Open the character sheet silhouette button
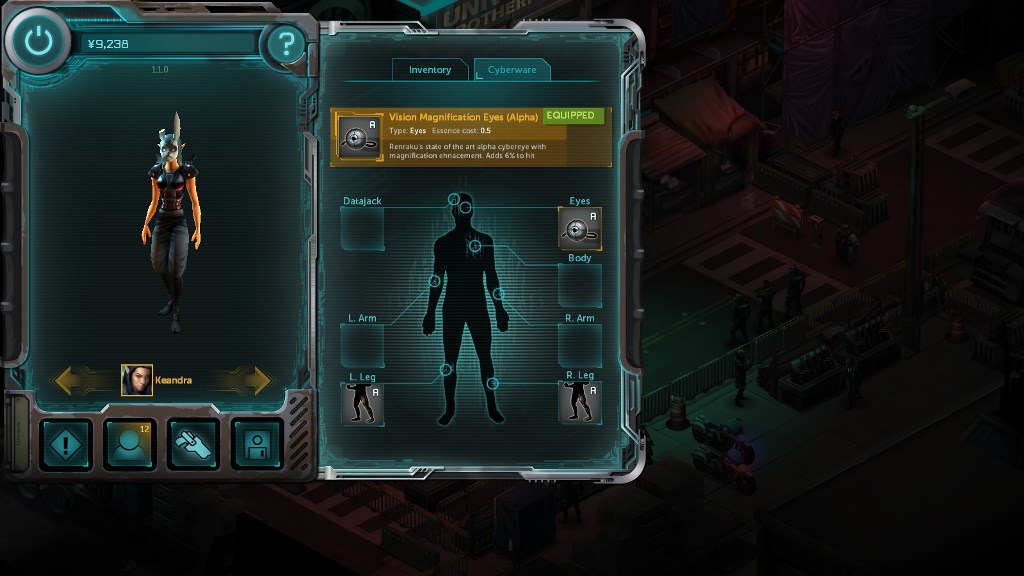Viewport: 1024px width, 576px height. pyautogui.click(x=130, y=444)
